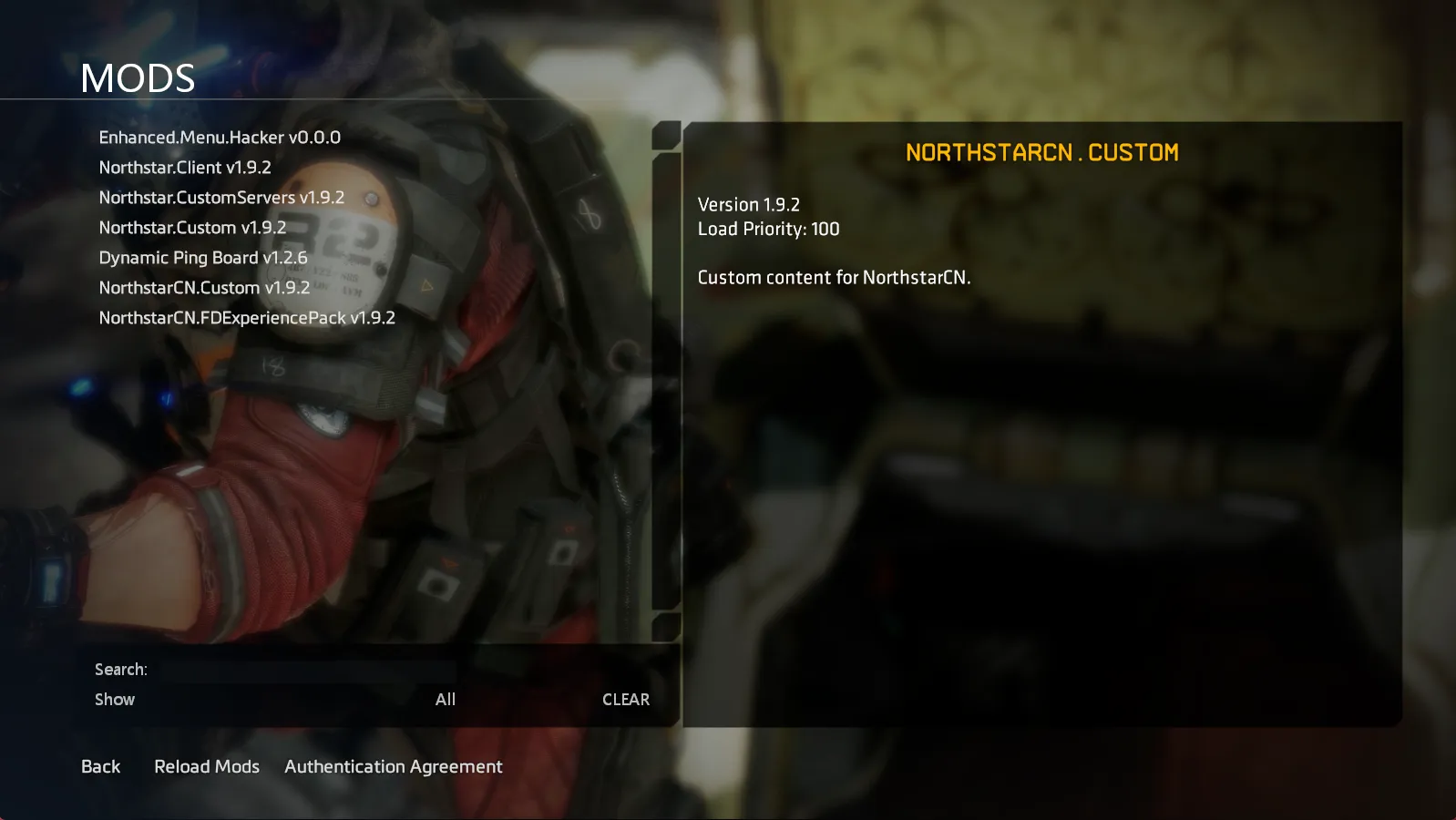Screen dimensions: 1456x820
Task: Click the MODS page title
Action: pos(137,77)
